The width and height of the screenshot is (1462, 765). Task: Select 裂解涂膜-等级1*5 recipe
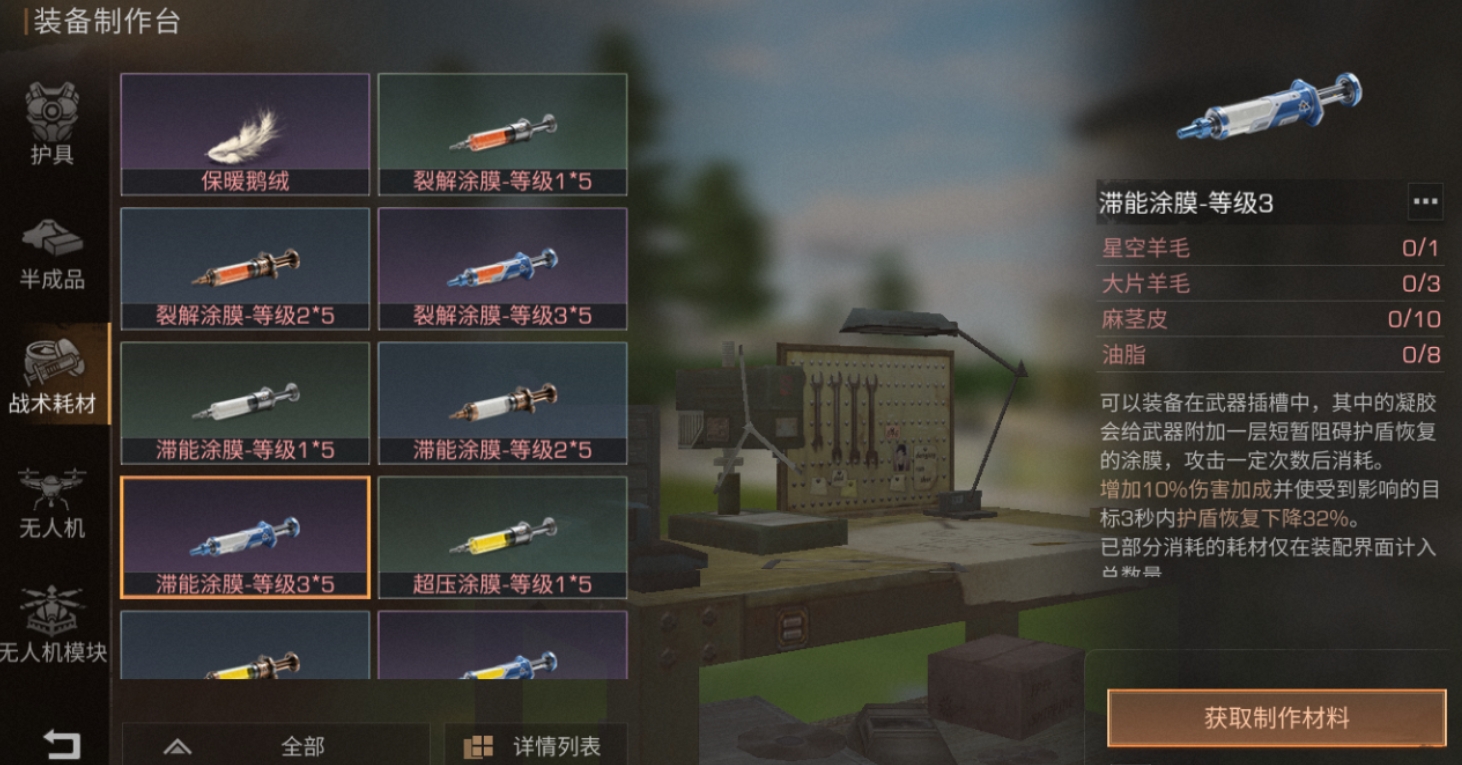click(503, 130)
